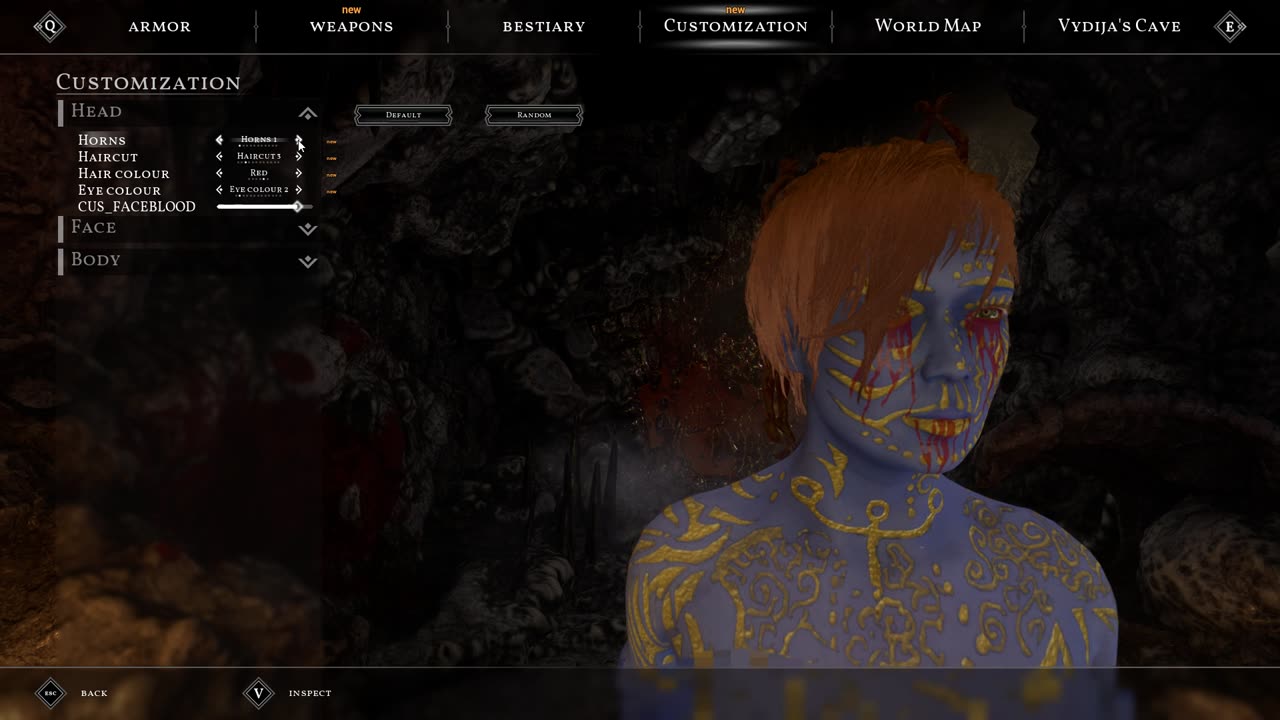Open the World Map tab
Screen dimensions: 1280x720
point(928,26)
